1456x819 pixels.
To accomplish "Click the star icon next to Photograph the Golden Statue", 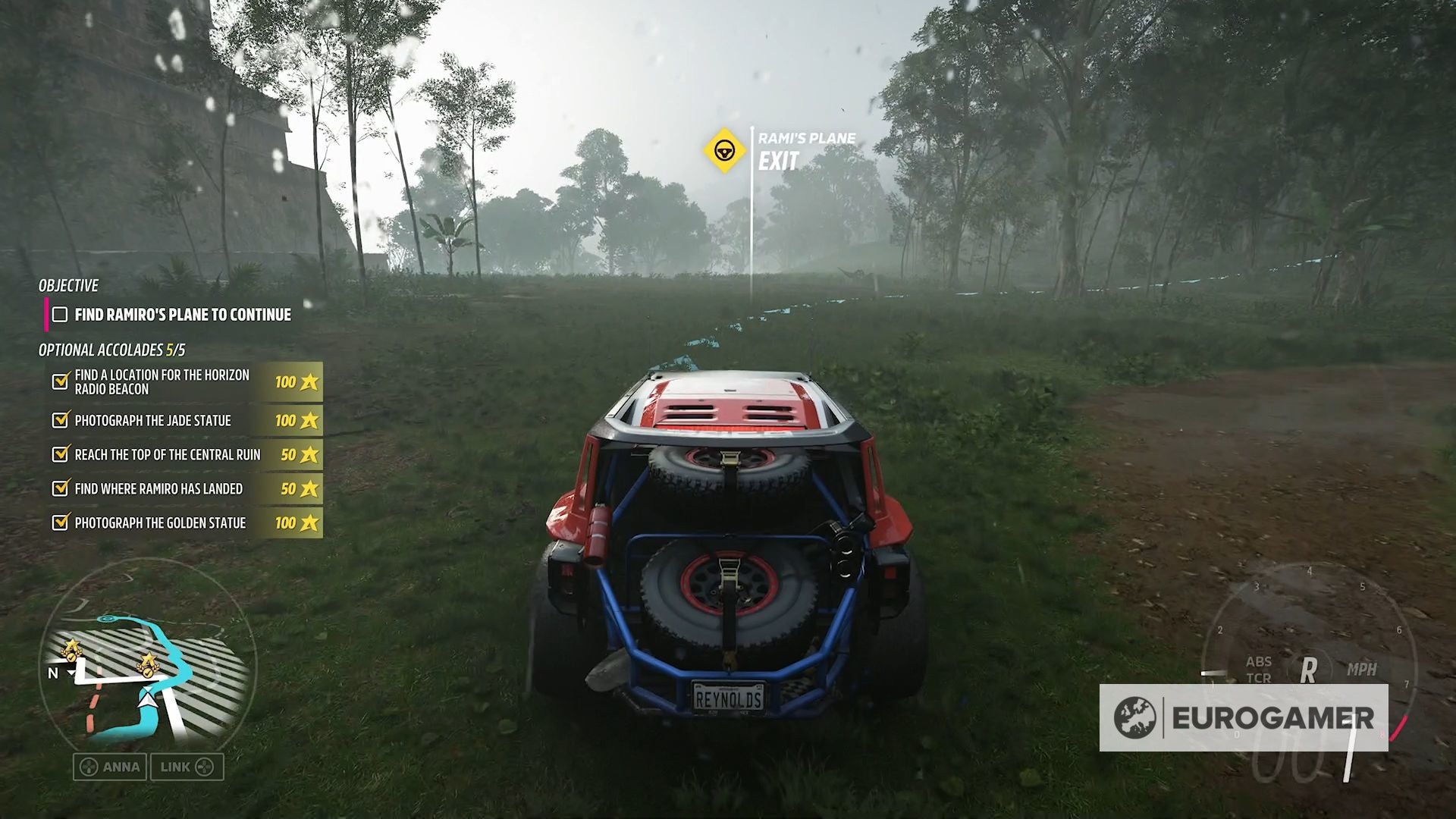I will click(x=309, y=522).
